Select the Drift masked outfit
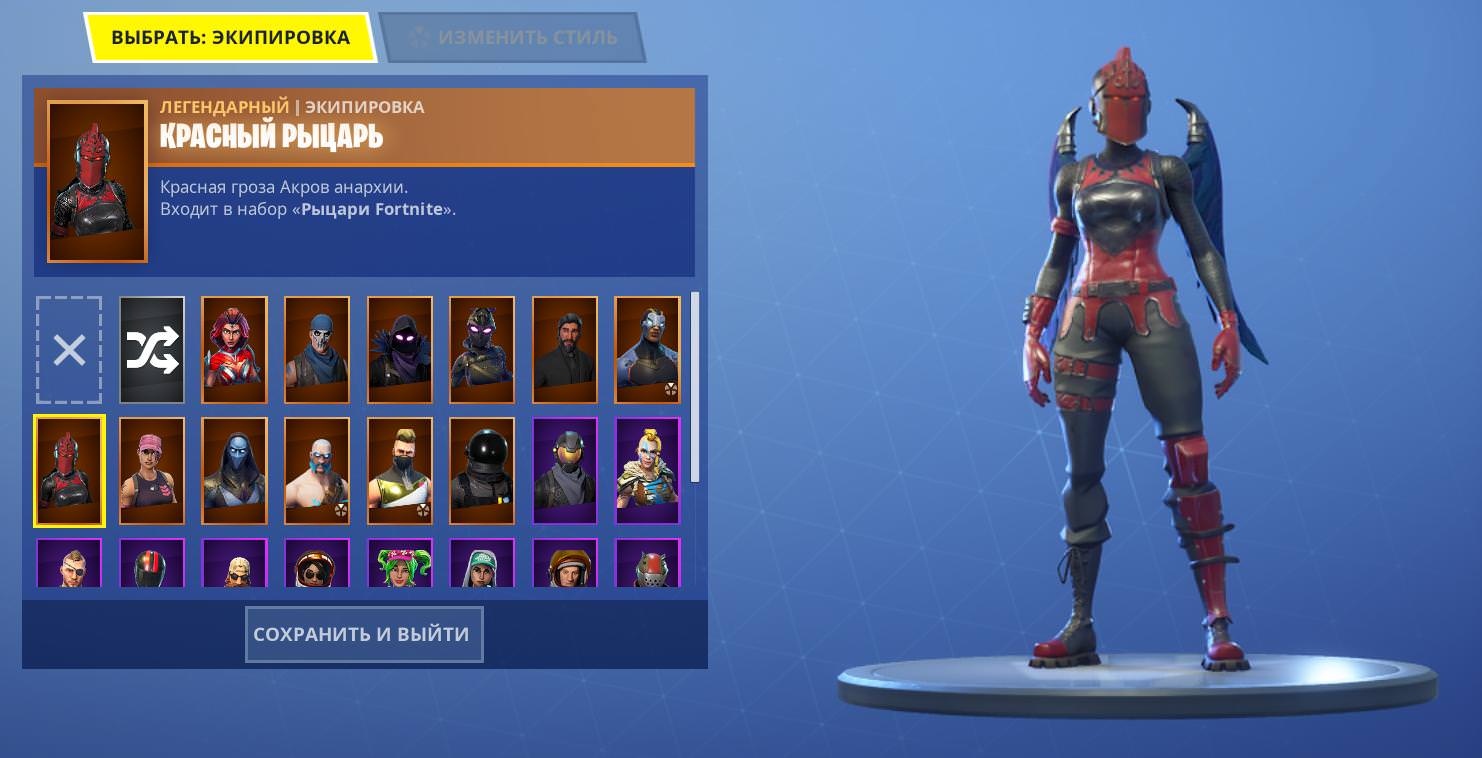 point(399,471)
